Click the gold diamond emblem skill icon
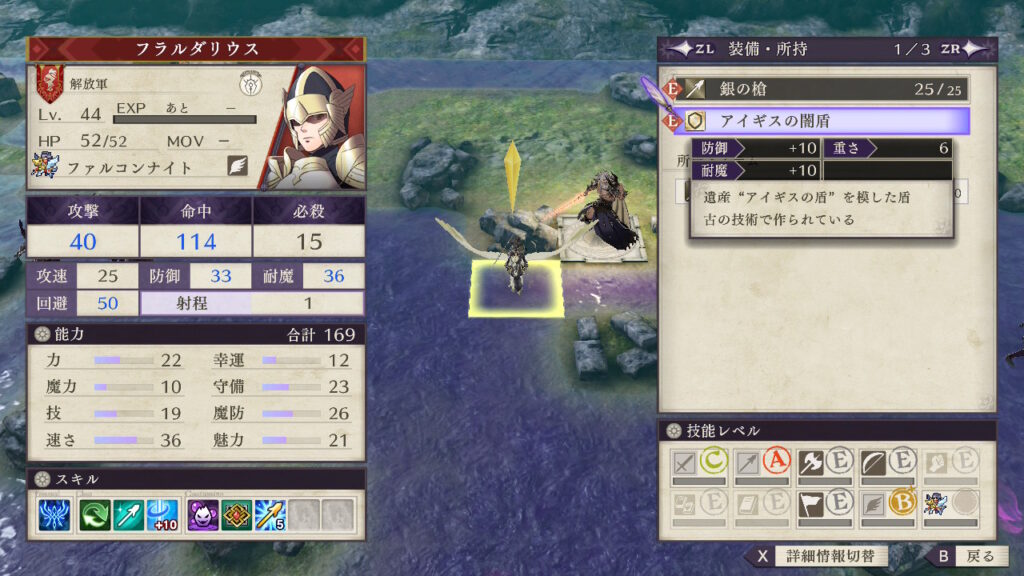The image size is (1024, 576). point(236,514)
